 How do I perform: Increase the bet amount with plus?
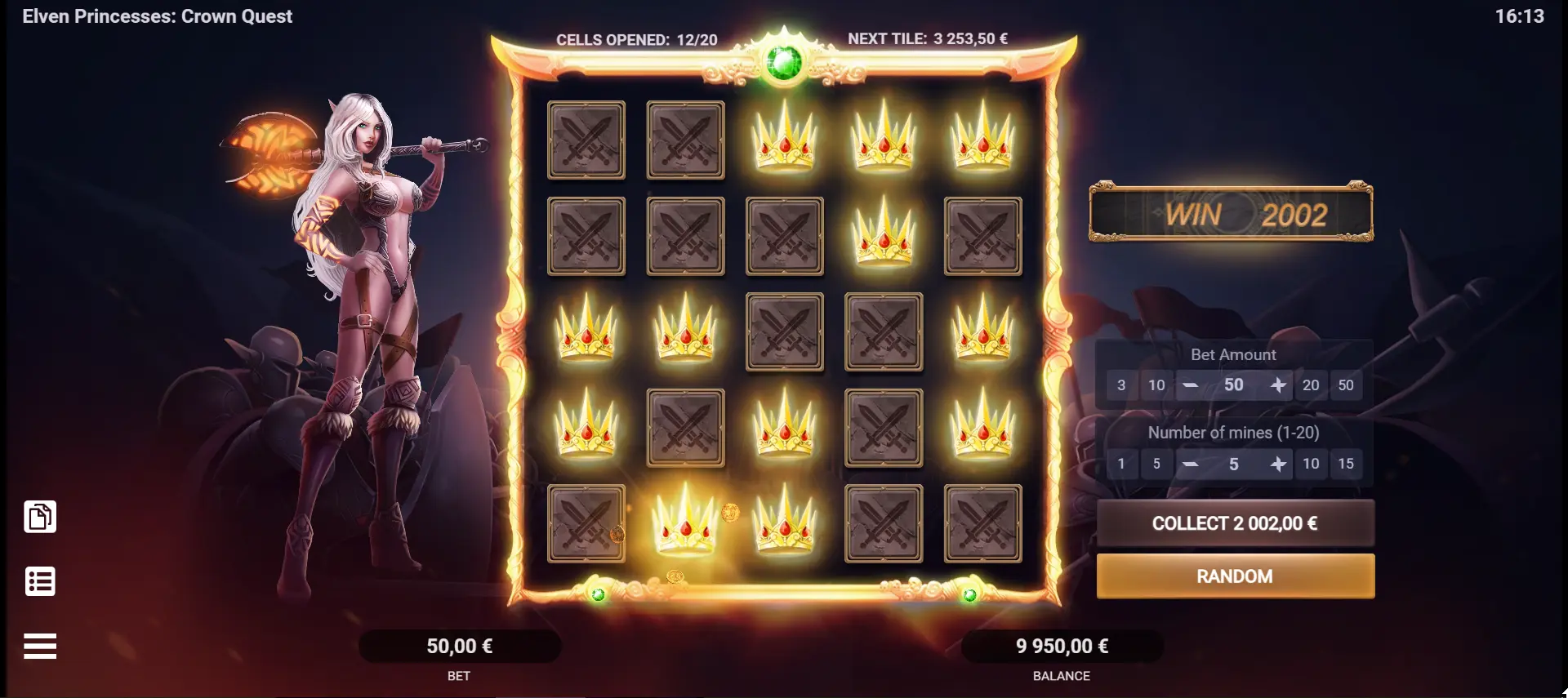[1278, 385]
